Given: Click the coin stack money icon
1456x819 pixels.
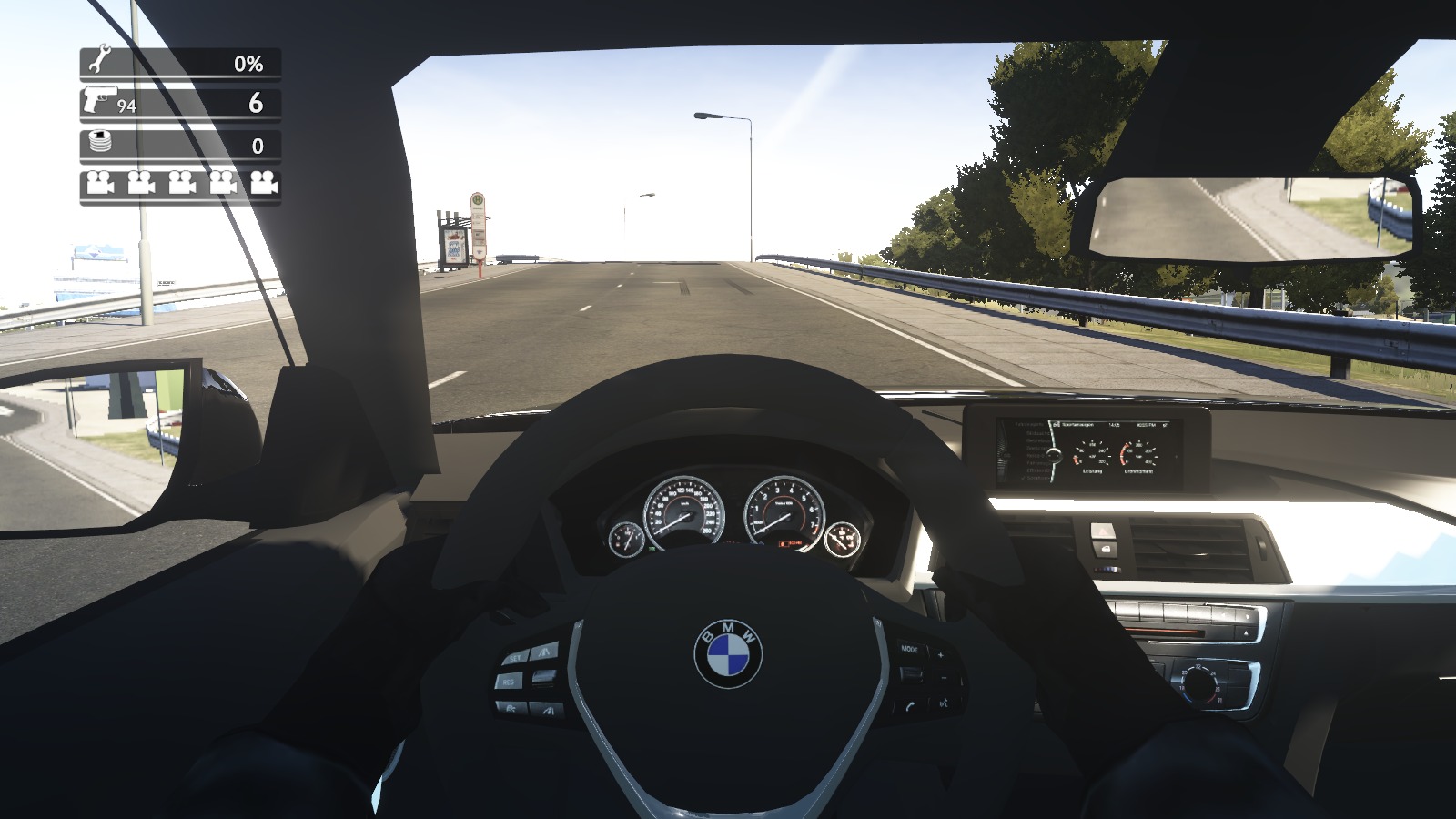Looking at the screenshot, I should (x=99, y=143).
